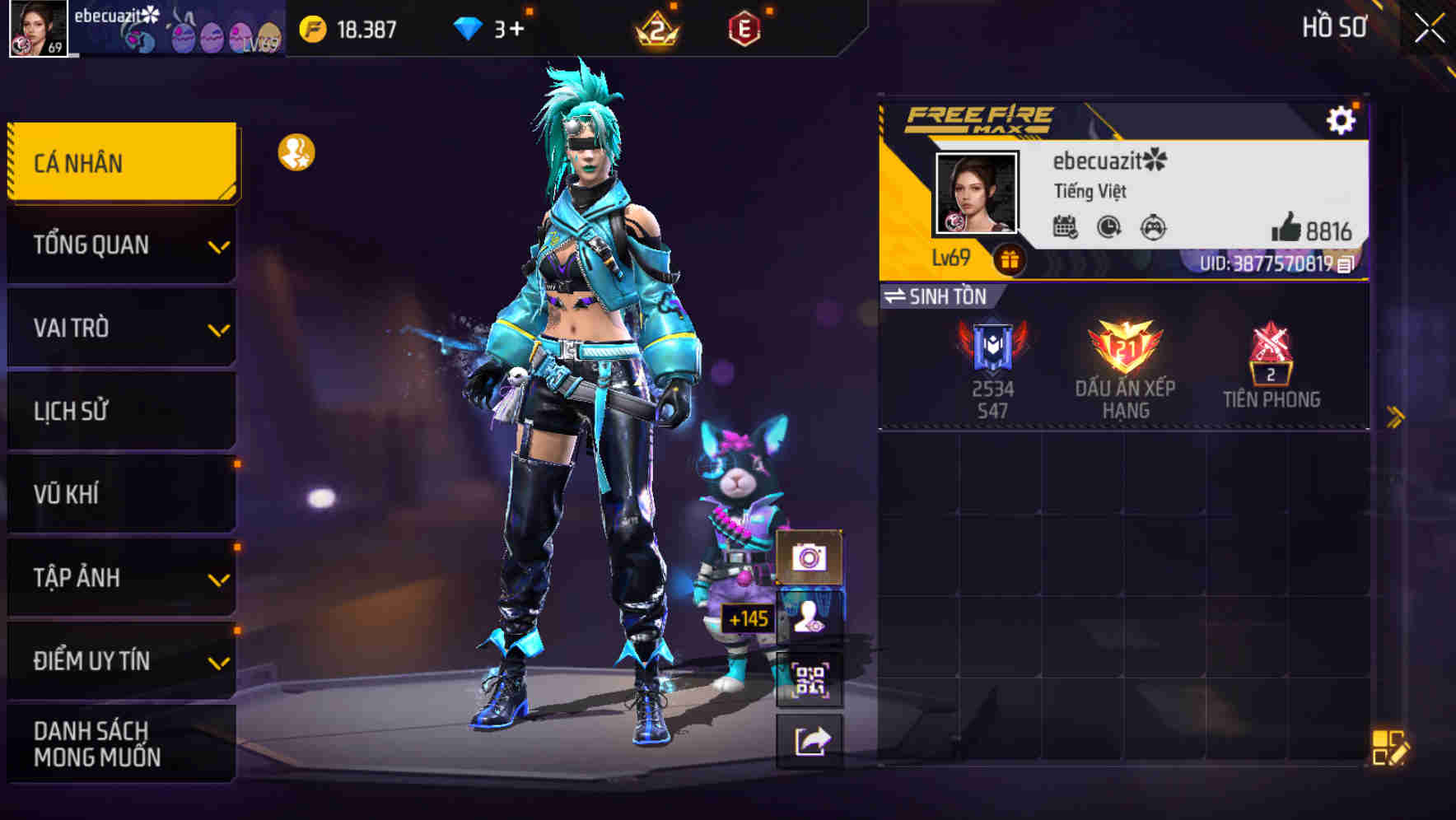
Task: Expand the Điểm Uy Tín section
Action: [x=120, y=659]
